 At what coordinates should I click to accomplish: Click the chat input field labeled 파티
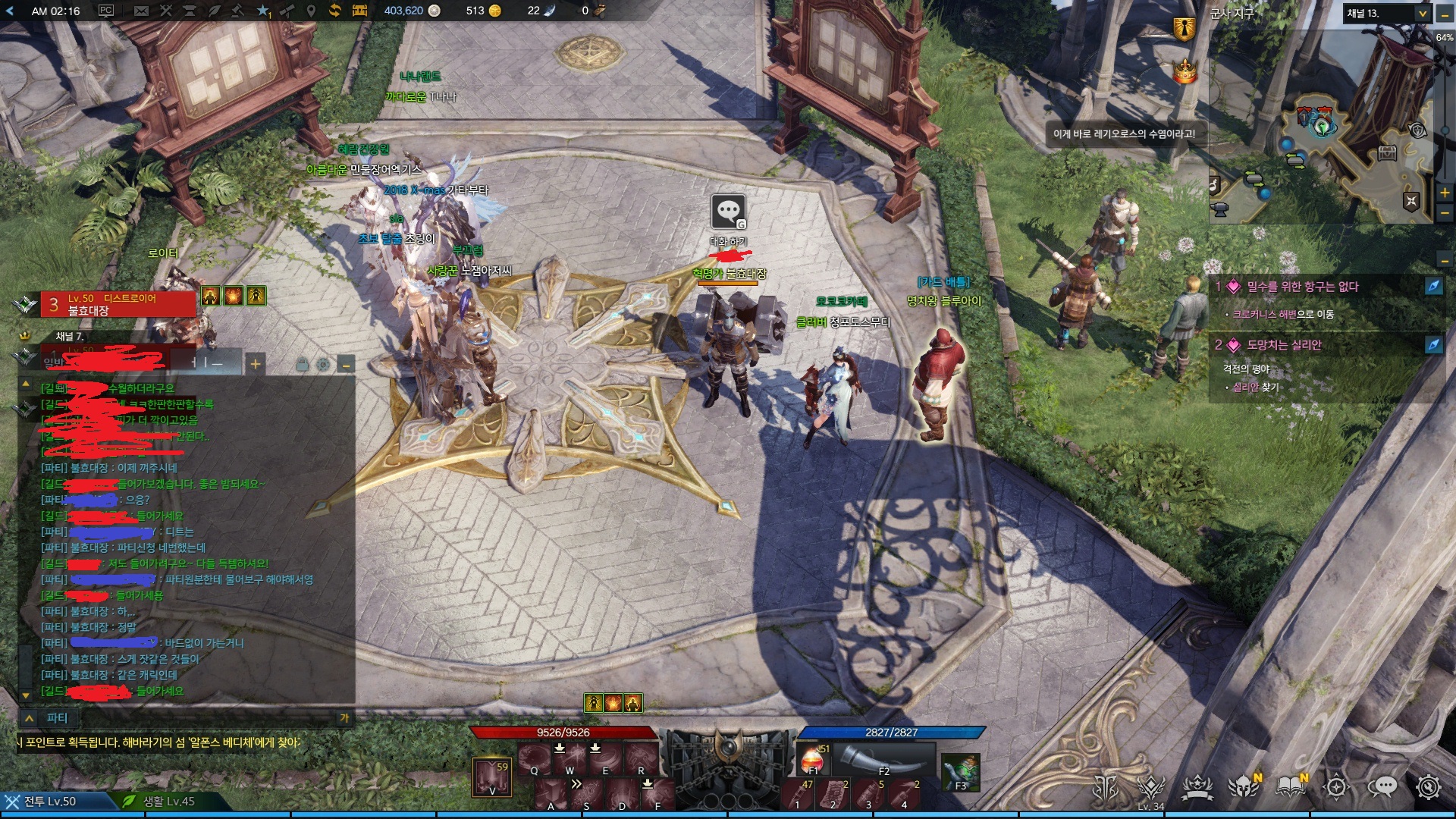190,717
